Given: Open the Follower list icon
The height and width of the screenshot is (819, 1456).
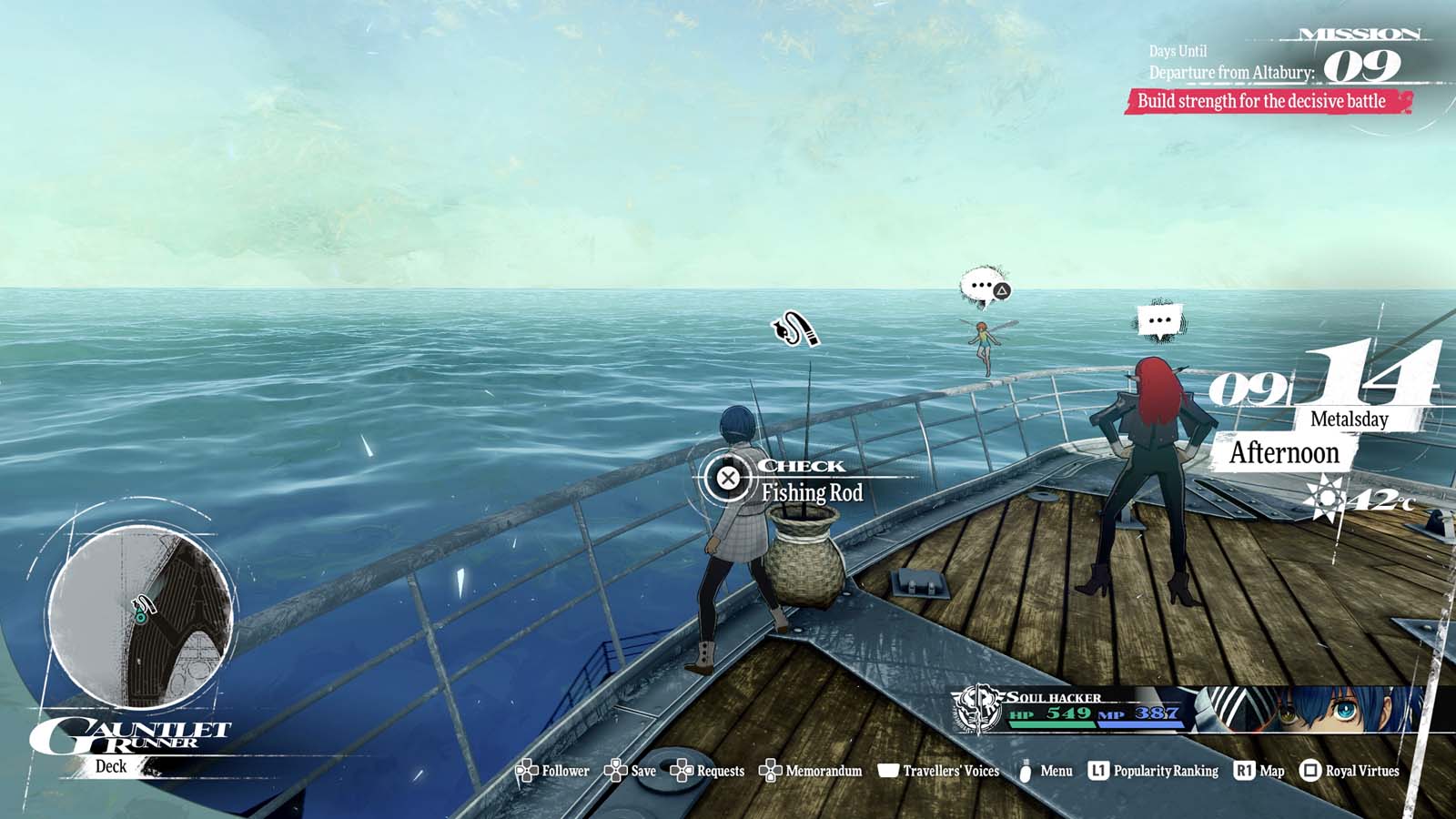Looking at the screenshot, I should click(526, 770).
